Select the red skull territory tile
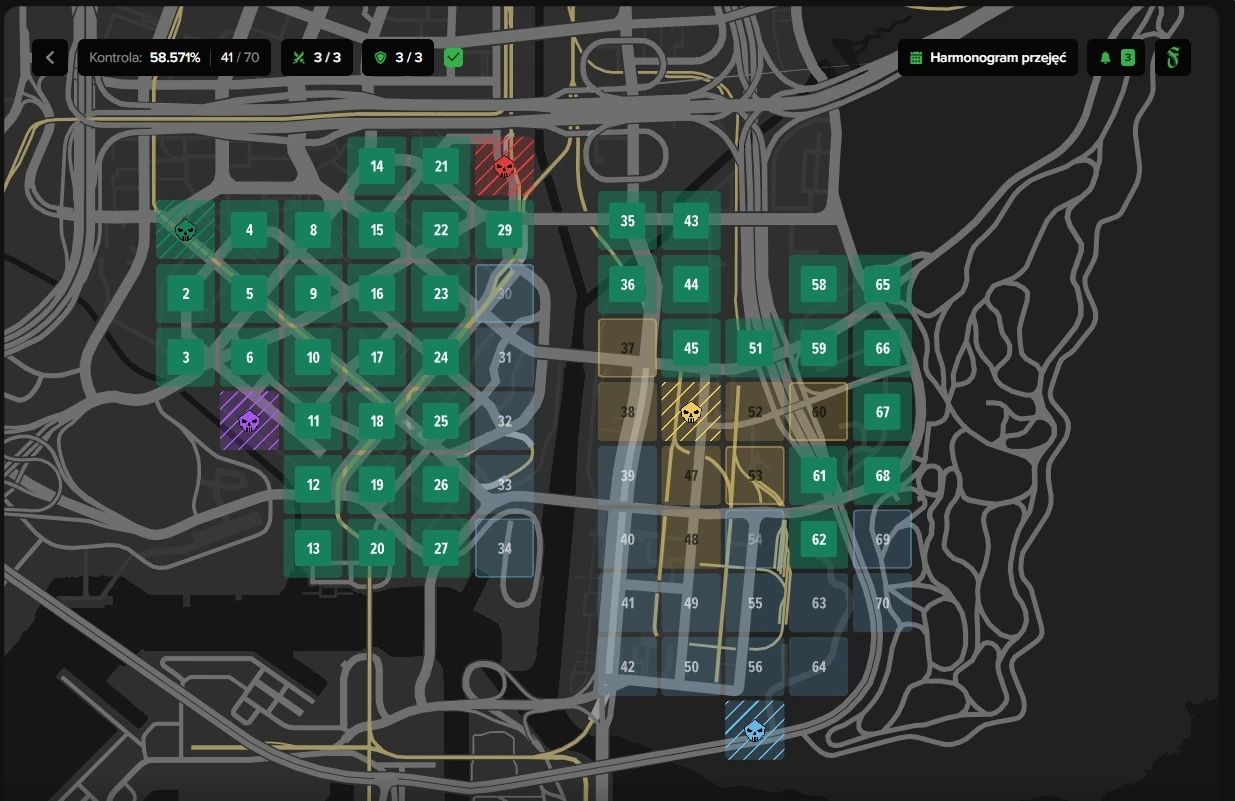This screenshot has width=1235, height=801. click(x=504, y=166)
